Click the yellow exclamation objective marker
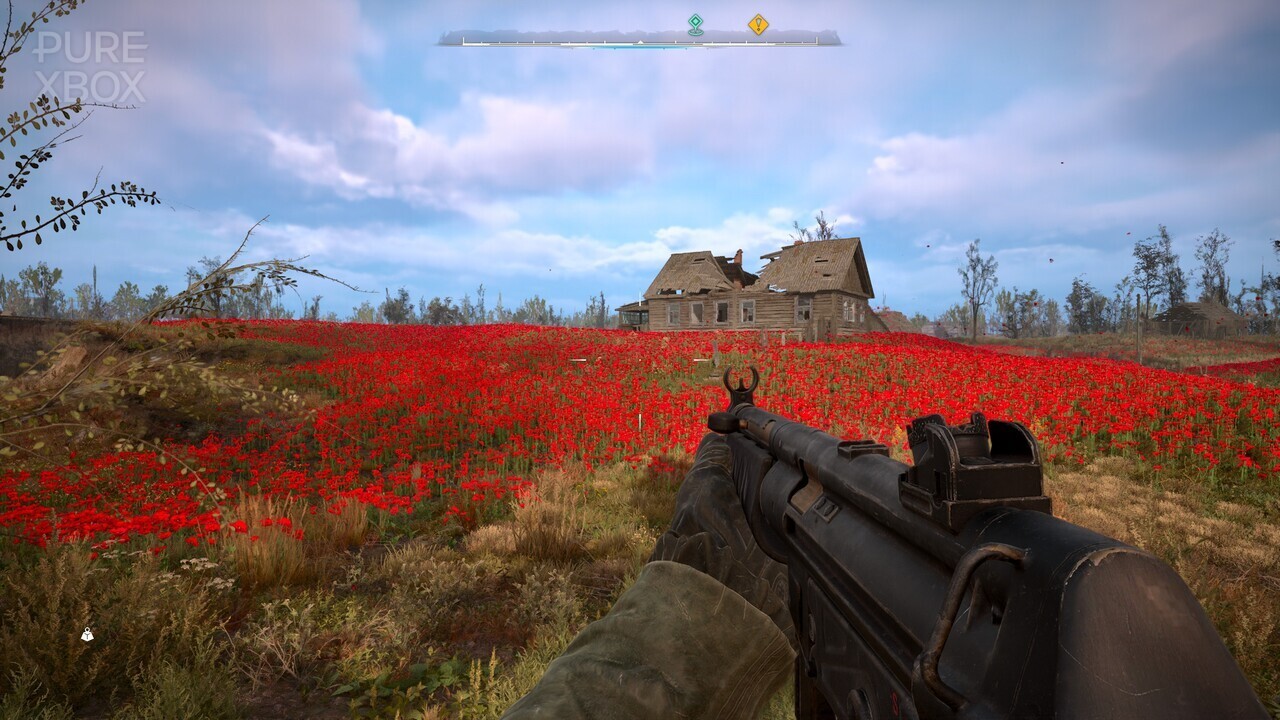The image size is (1280, 720). pos(758,24)
